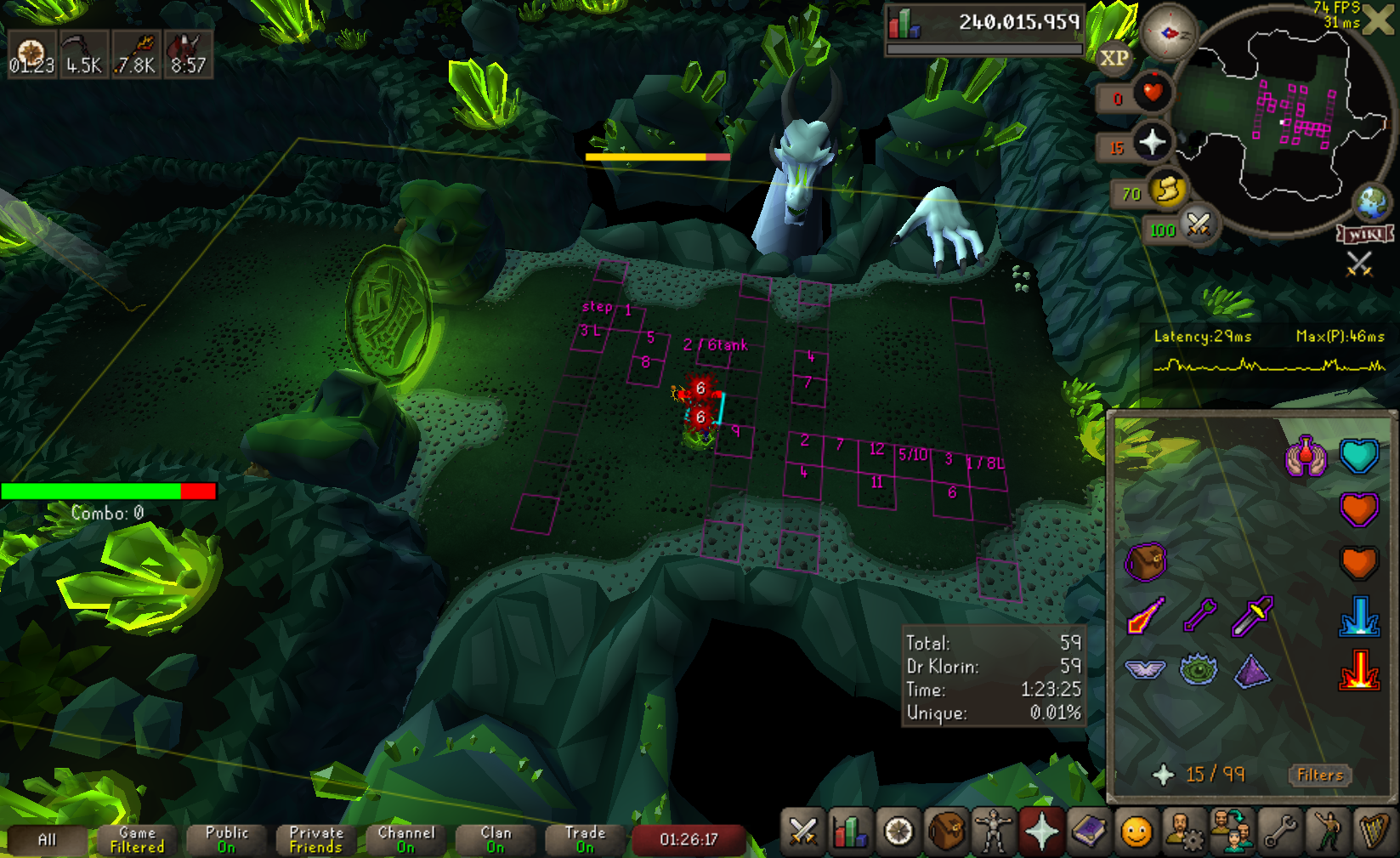This screenshot has height=858, width=1400.
Task: Activate the special attack orb
Action: (1199, 225)
